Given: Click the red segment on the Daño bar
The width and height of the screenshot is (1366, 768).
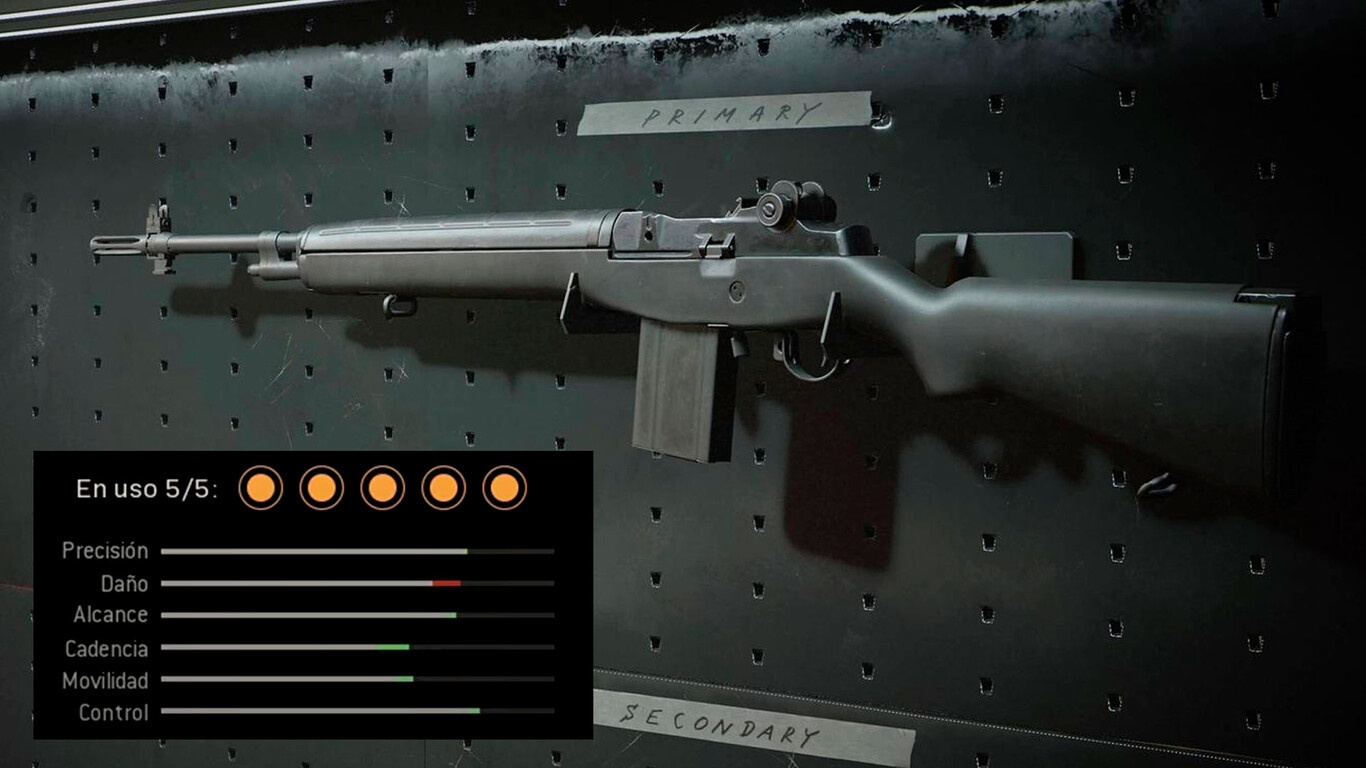Looking at the screenshot, I should 448,583.
